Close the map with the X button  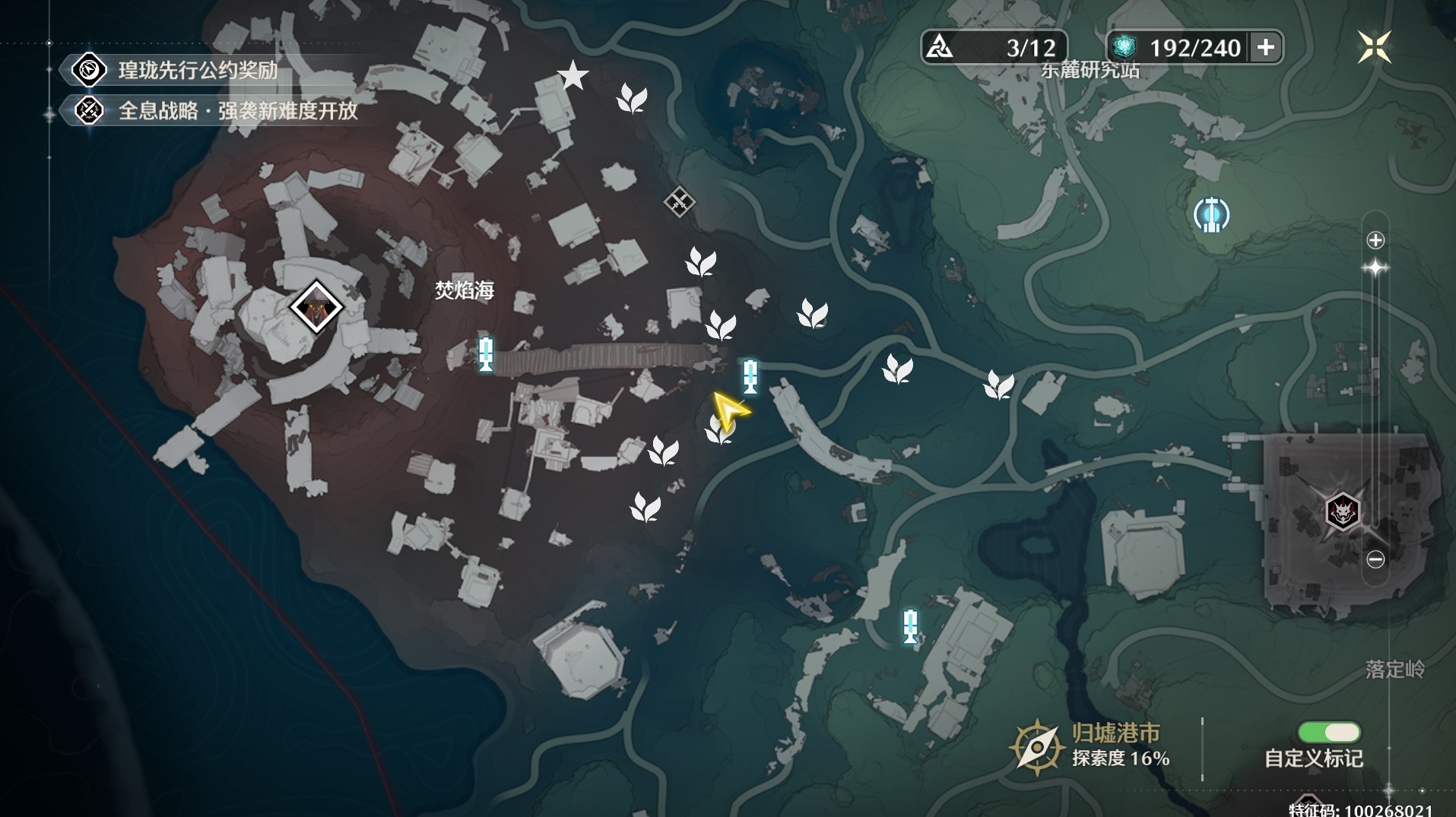[x=1375, y=47]
